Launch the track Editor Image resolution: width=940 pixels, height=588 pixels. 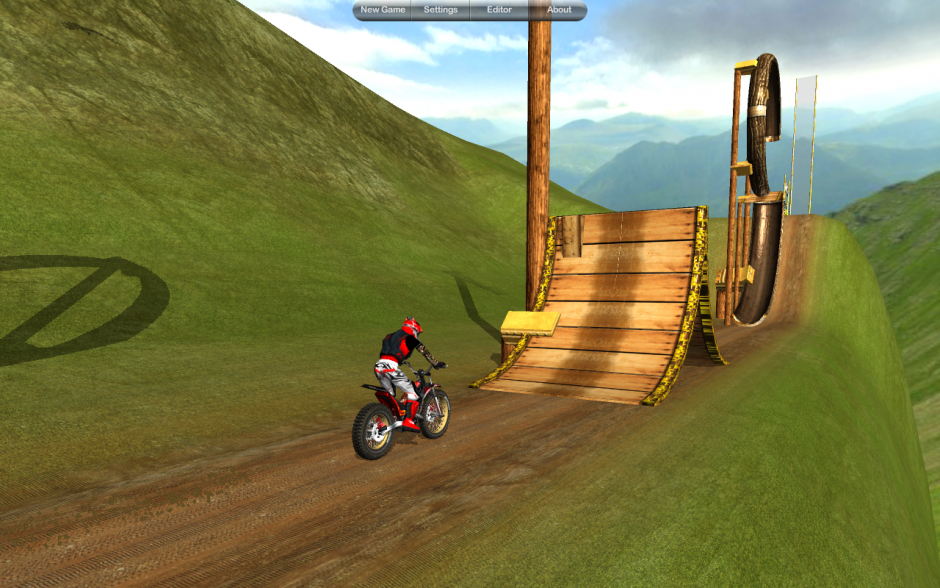[499, 10]
